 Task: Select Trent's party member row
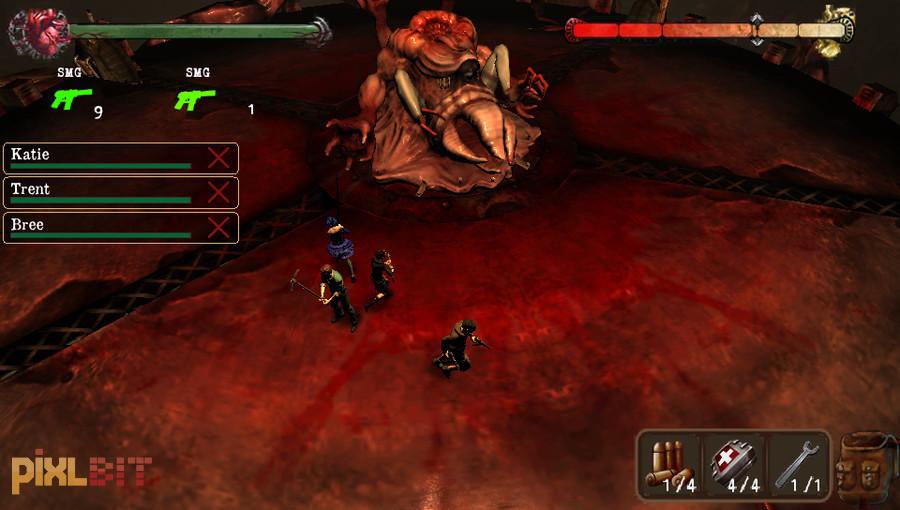click(100, 192)
